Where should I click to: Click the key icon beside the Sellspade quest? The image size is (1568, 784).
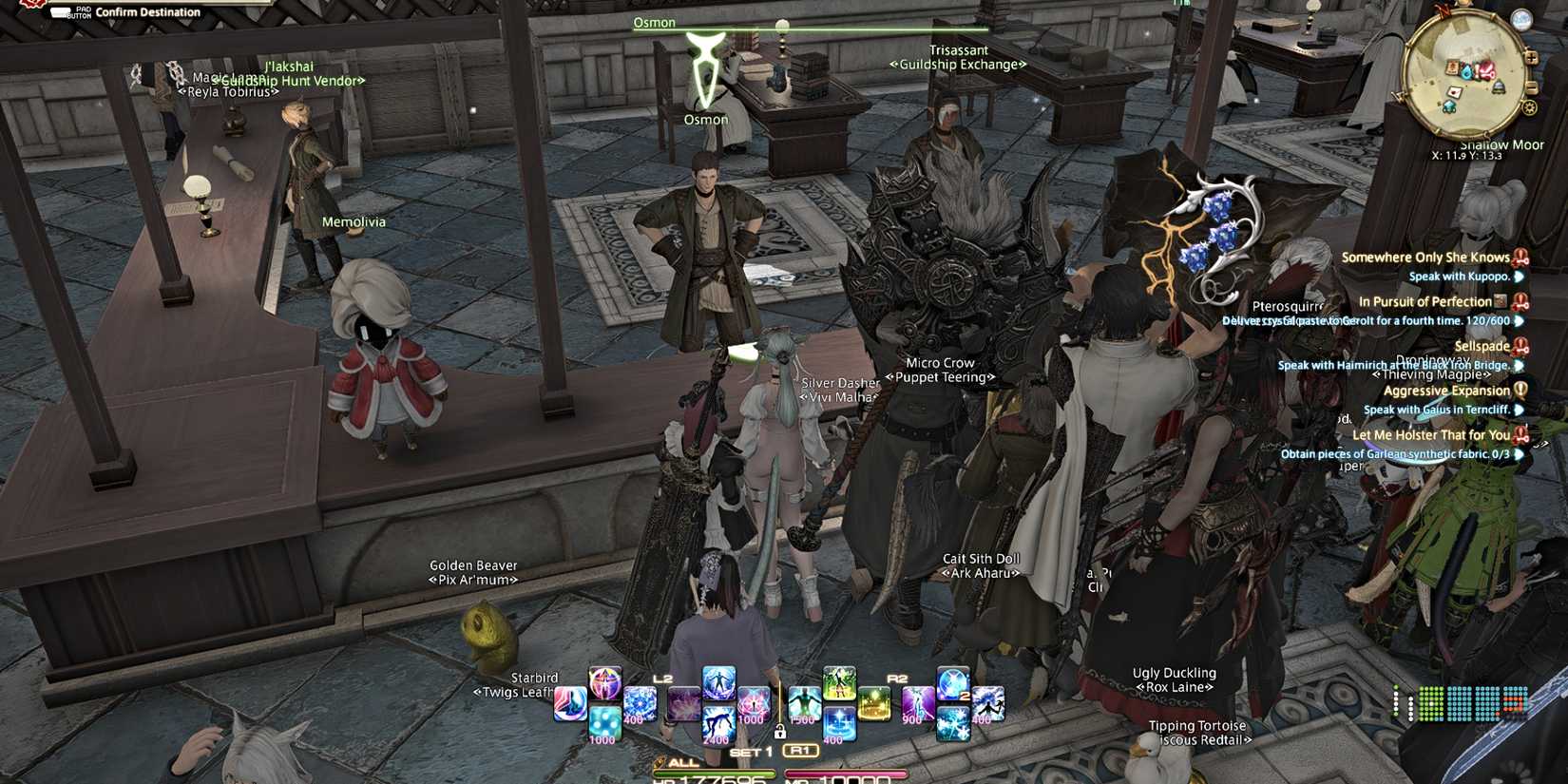tap(1522, 347)
